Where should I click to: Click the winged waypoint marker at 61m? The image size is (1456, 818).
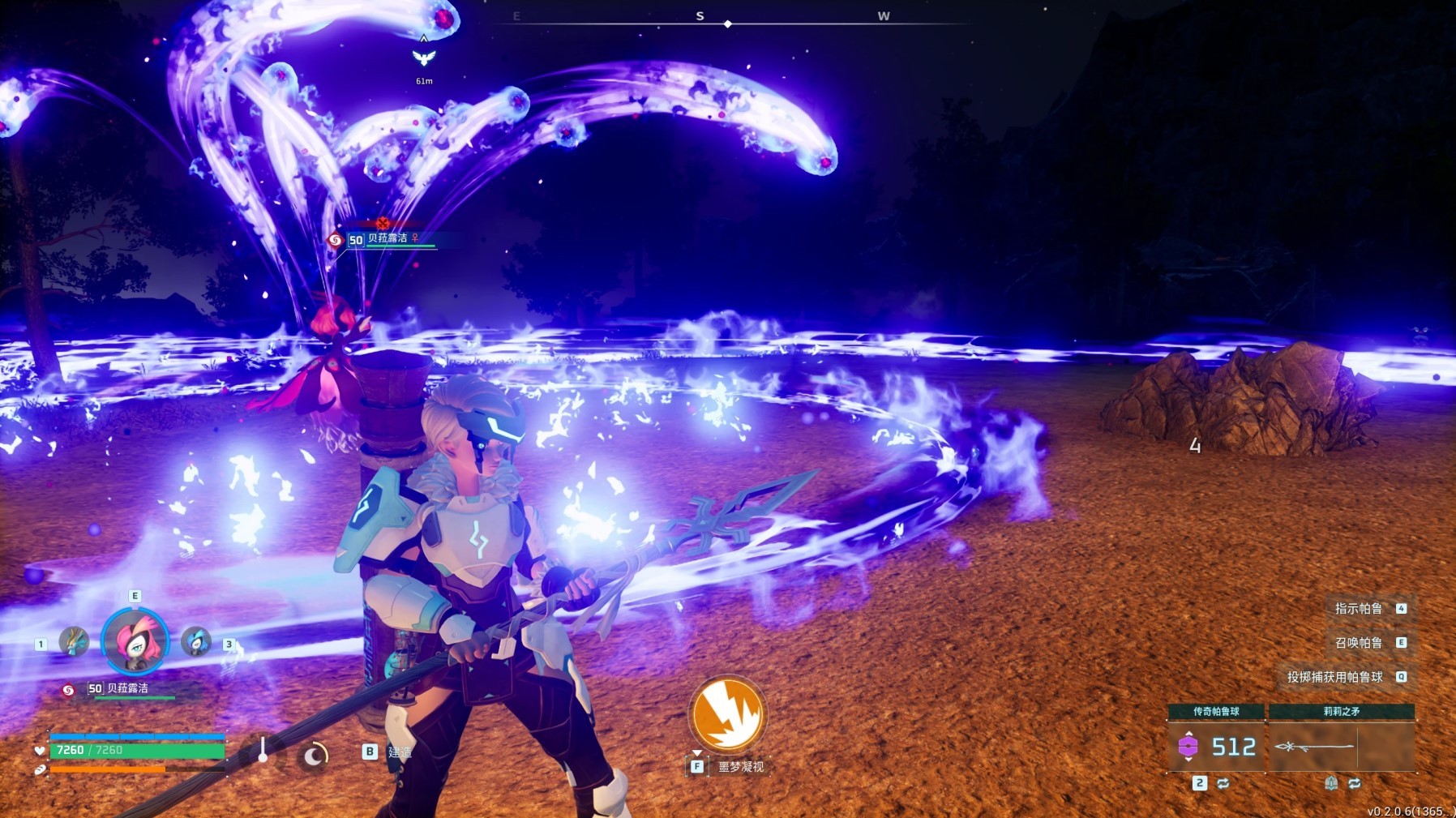(x=424, y=58)
